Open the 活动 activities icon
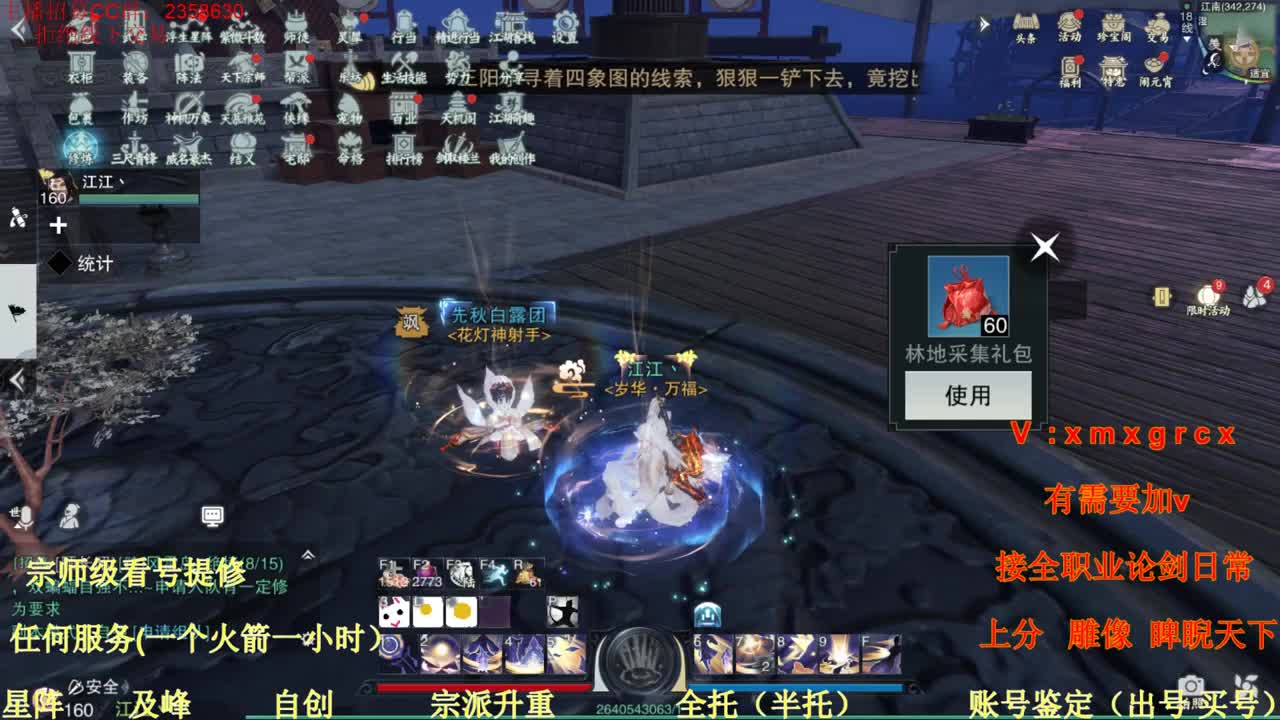Screen dimensions: 1280x720 (1069, 26)
